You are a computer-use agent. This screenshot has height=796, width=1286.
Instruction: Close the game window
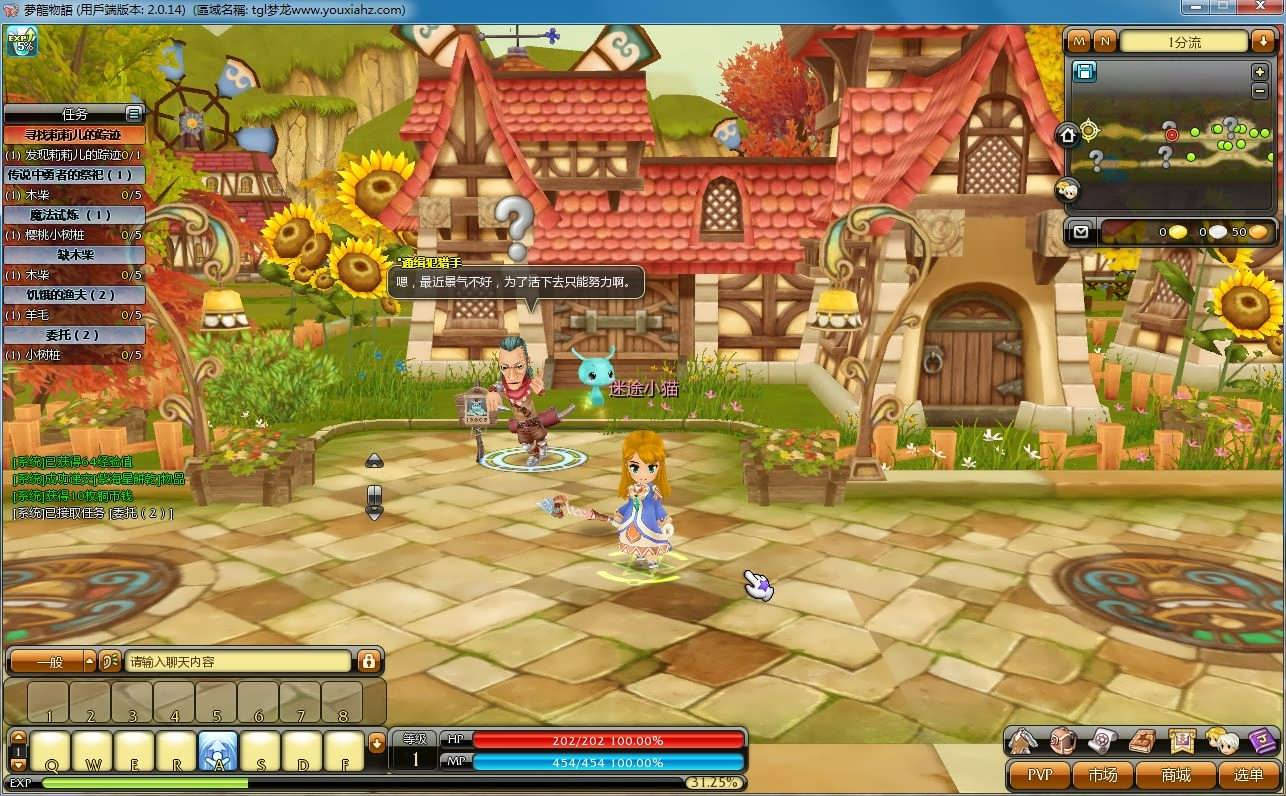(1259, 7)
